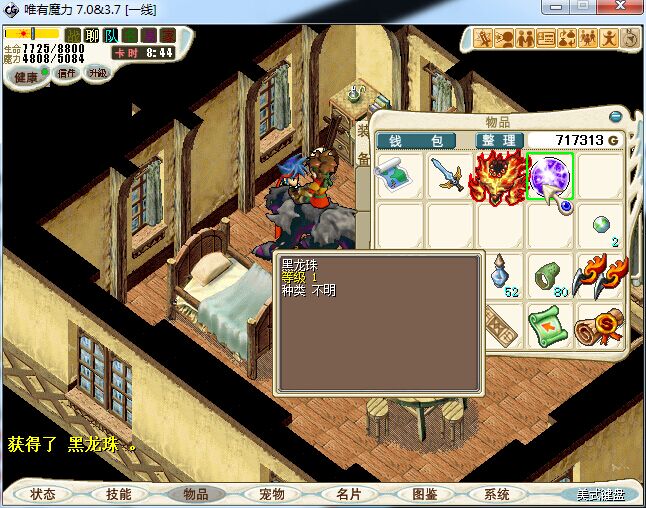Open the 宠物 pets menu

coord(272,494)
